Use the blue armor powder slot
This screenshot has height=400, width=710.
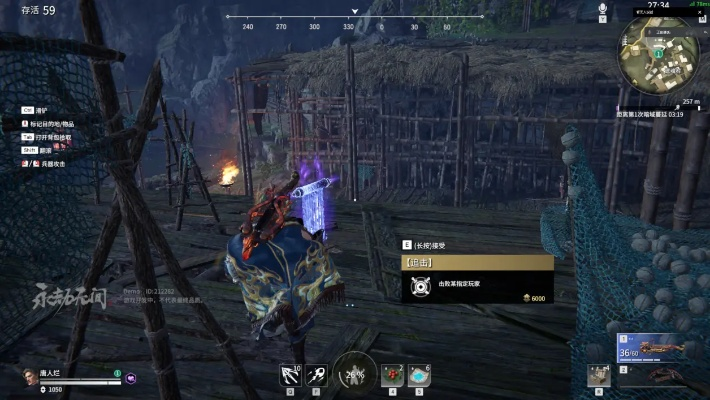[419, 375]
